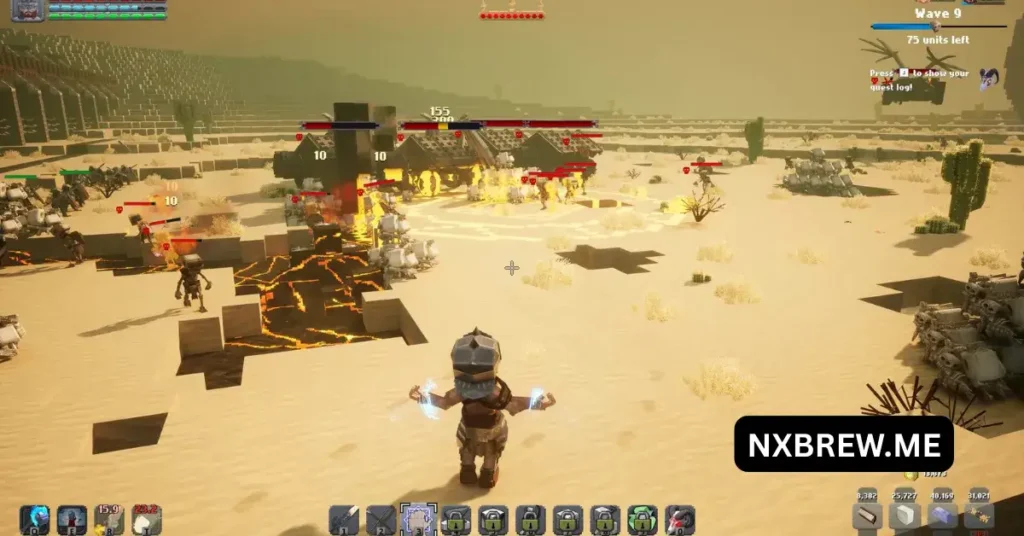Select the blue ingot resource slot

[942, 516]
